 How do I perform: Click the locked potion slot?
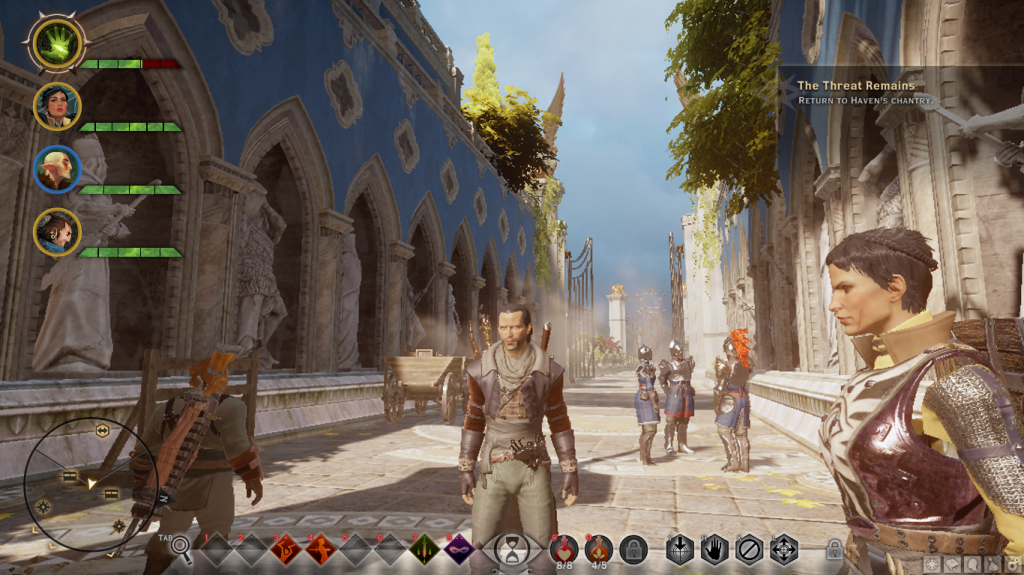pos(633,548)
